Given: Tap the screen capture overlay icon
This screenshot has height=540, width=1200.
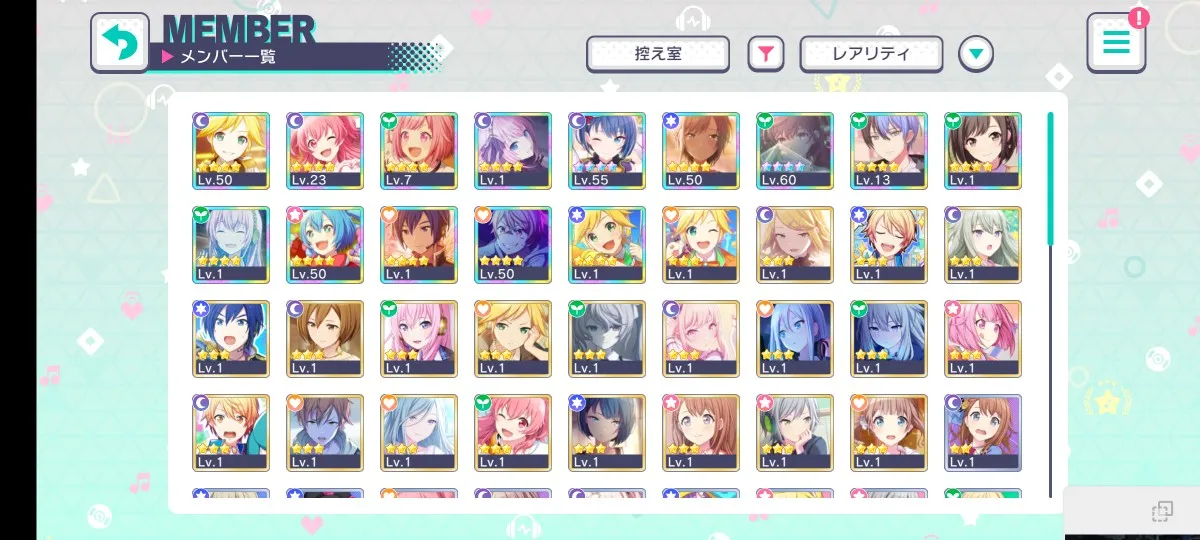Looking at the screenshot, I should (1161, 512).
